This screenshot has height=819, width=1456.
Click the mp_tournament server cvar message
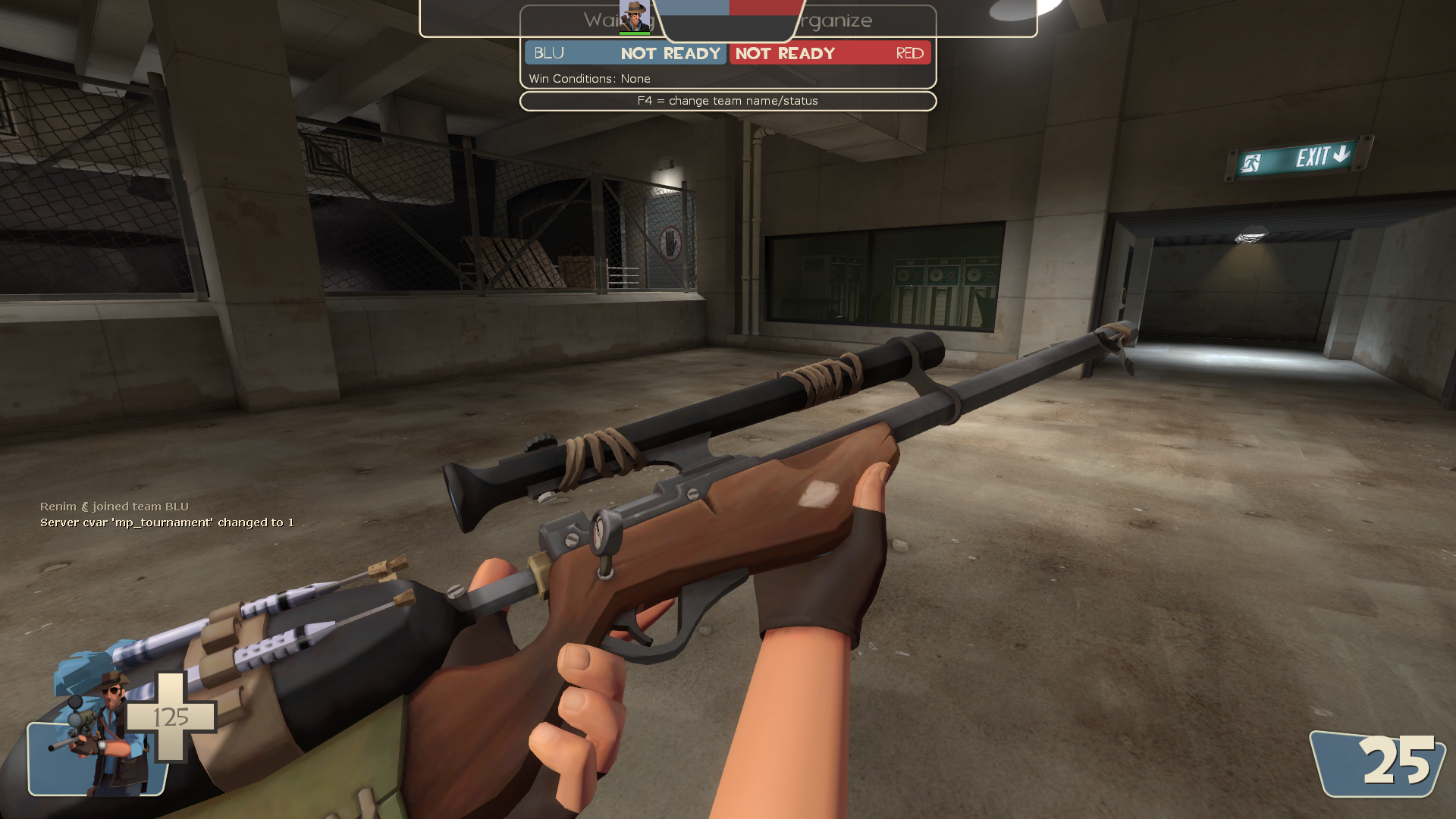[167, 522]
